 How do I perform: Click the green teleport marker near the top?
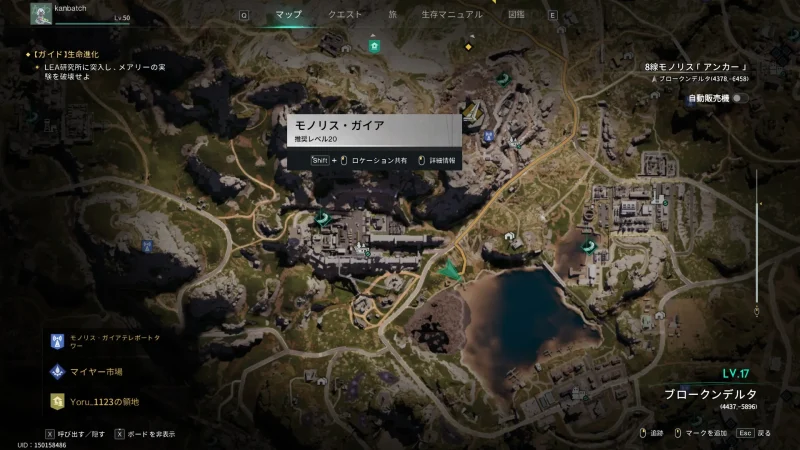pos(374,46)
